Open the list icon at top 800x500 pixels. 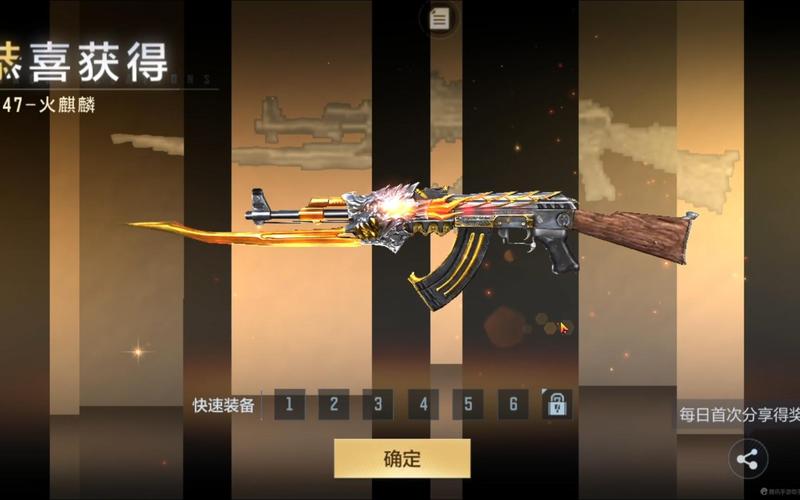[438, 19]
